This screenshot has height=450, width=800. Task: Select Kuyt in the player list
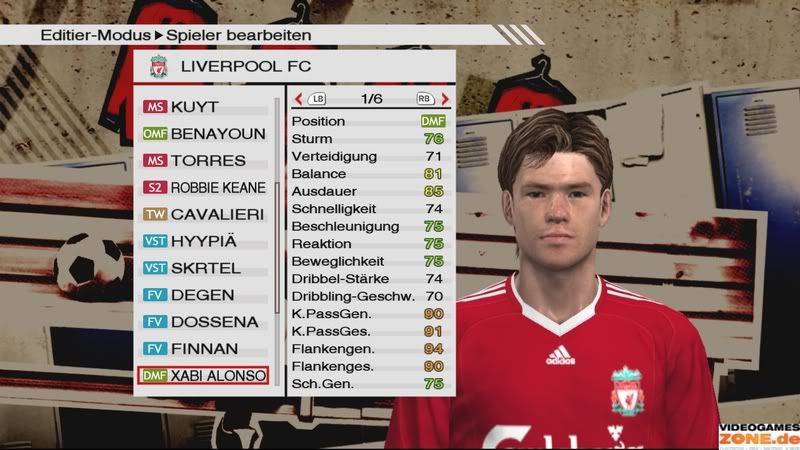pos(205,106)
